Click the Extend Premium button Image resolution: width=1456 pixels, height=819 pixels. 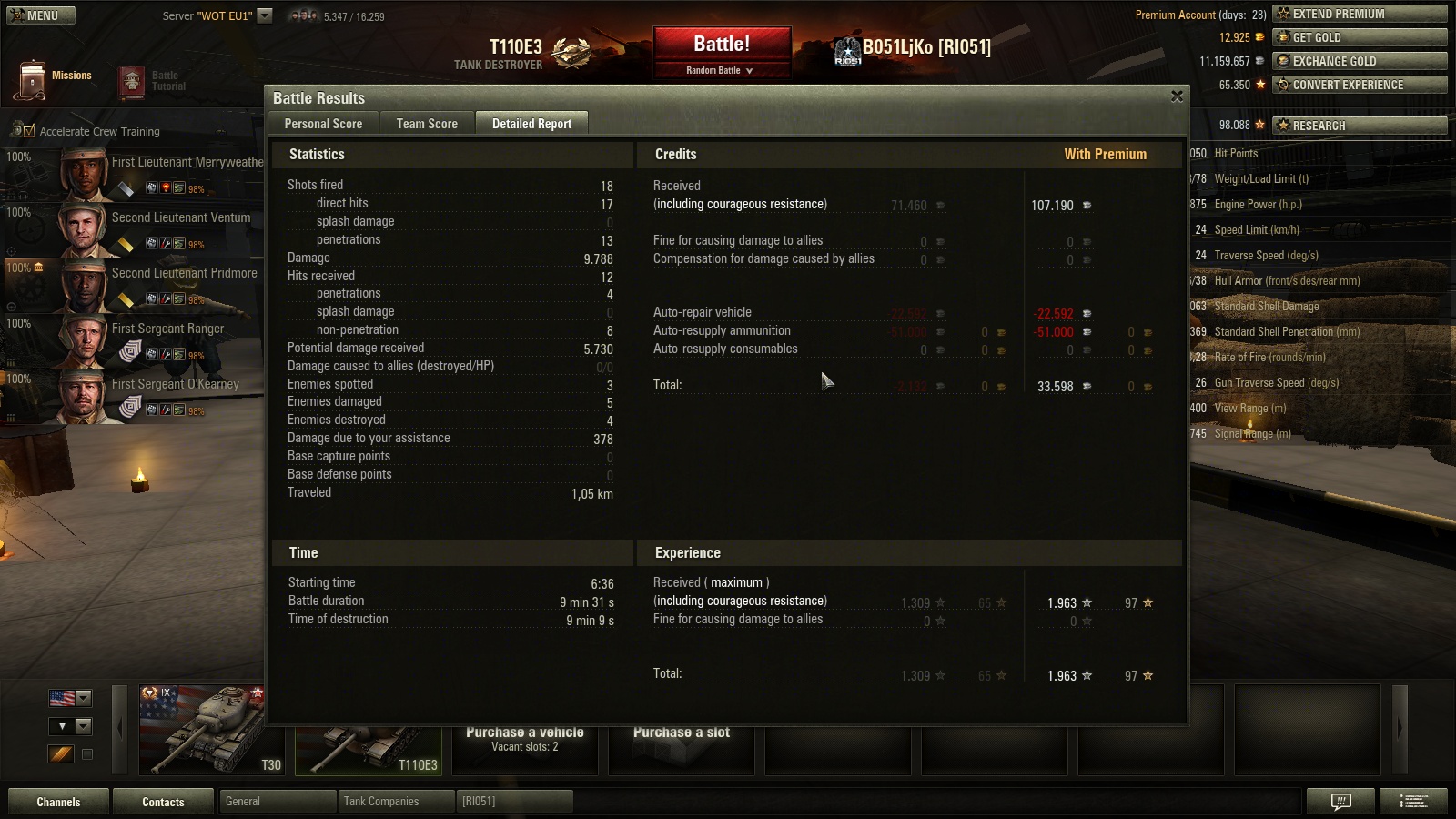[1360, 14]
